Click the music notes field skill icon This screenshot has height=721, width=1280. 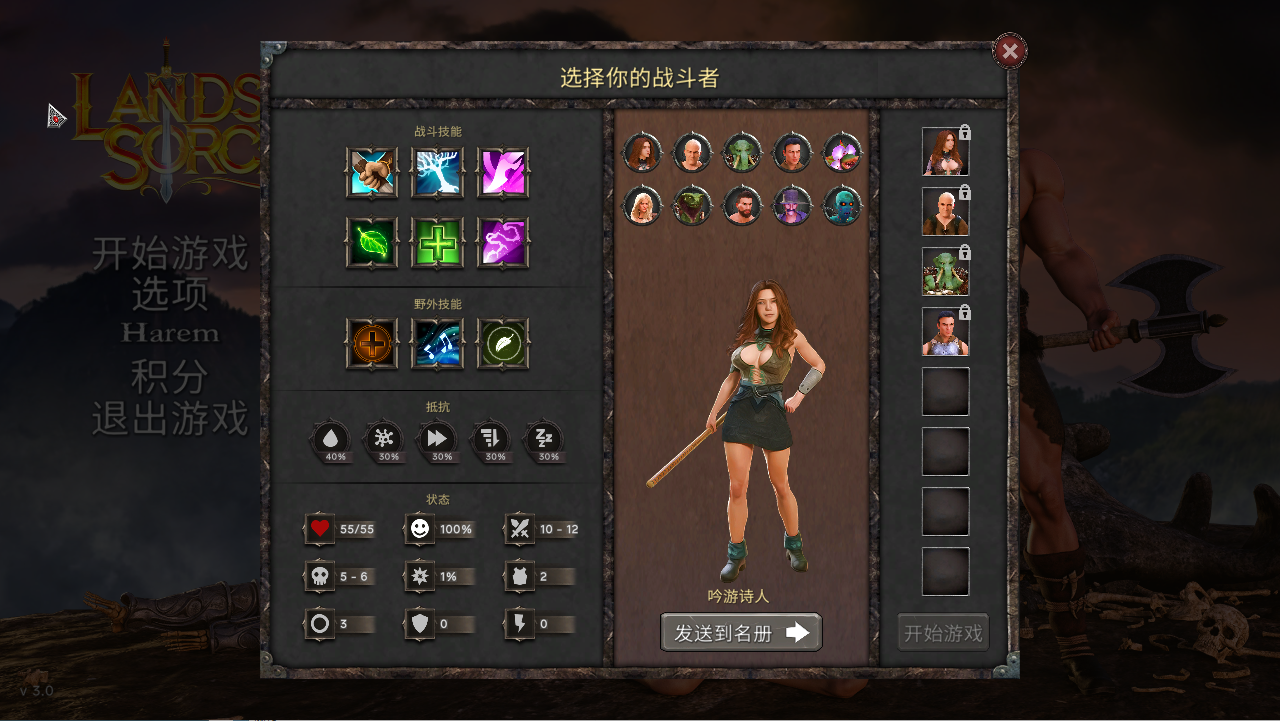coord(437,344)
